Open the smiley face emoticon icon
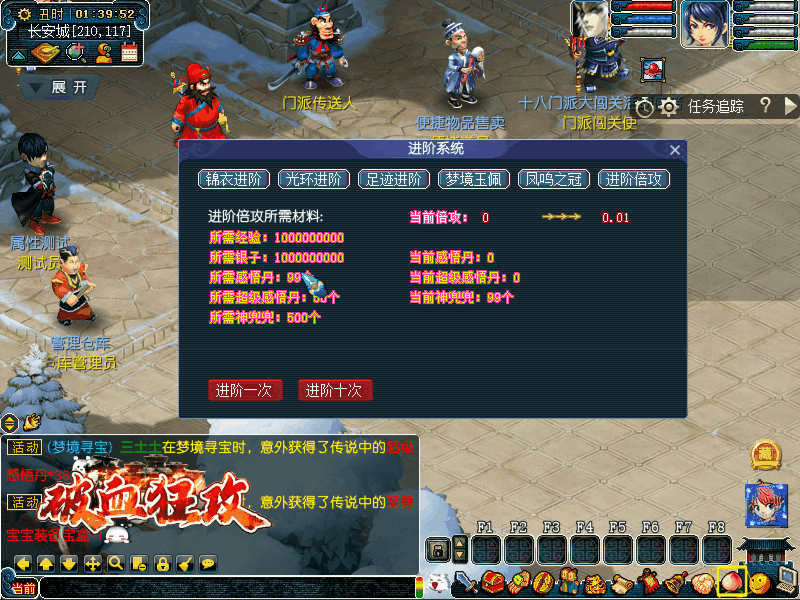The width and height of the screenshot is (800, 600). coord(761,580)
